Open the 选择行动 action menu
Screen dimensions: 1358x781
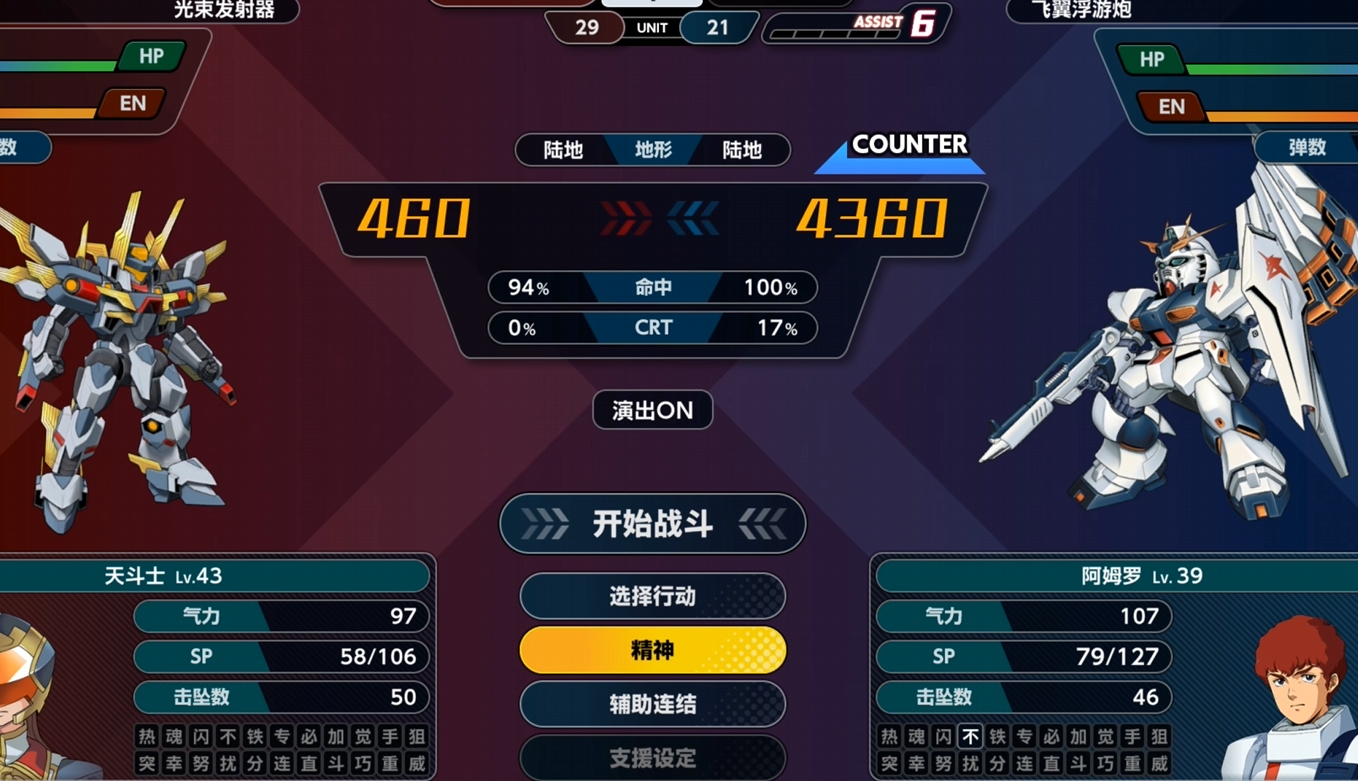(652, 597)
